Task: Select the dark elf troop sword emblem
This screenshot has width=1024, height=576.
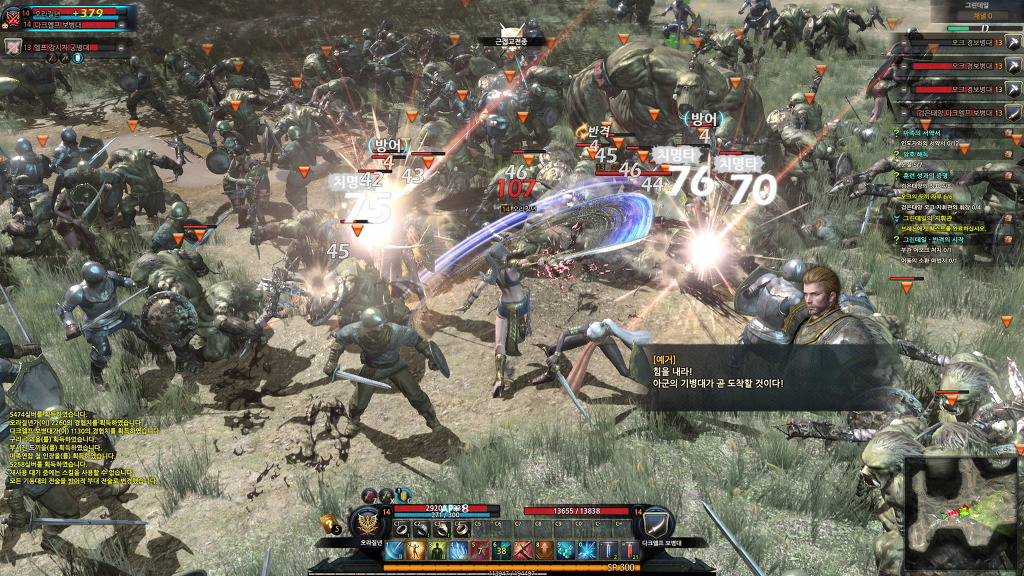Action: coord(657,522)
